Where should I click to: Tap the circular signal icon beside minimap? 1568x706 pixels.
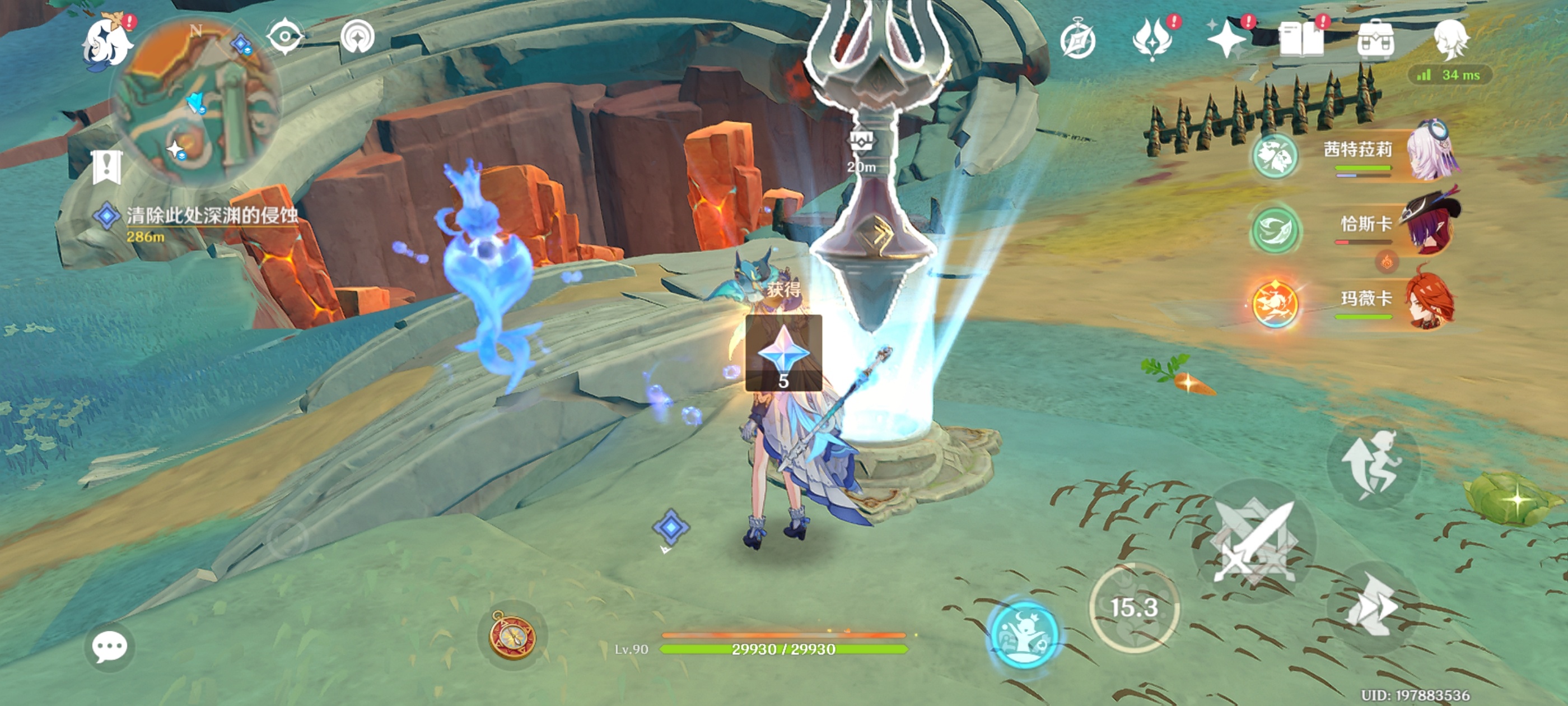pos(357,37)
